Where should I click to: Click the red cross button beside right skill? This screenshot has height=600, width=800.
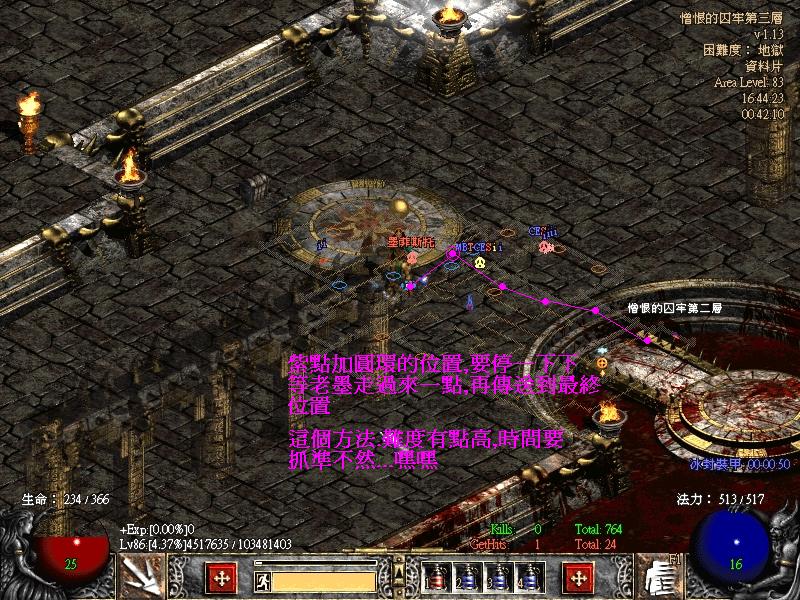[x=578, y=578]
